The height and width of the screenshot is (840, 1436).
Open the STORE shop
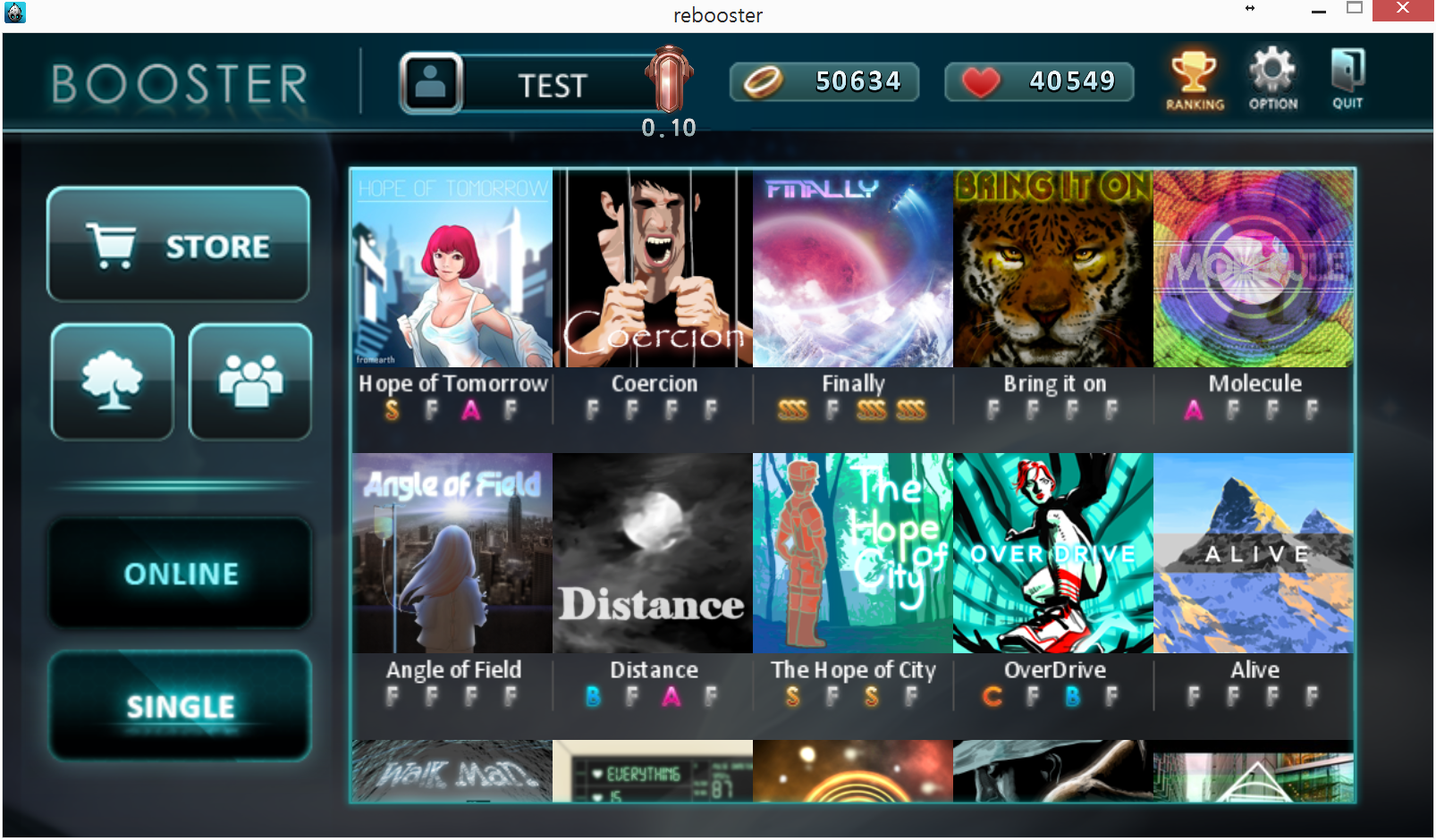tap(178, 244)
